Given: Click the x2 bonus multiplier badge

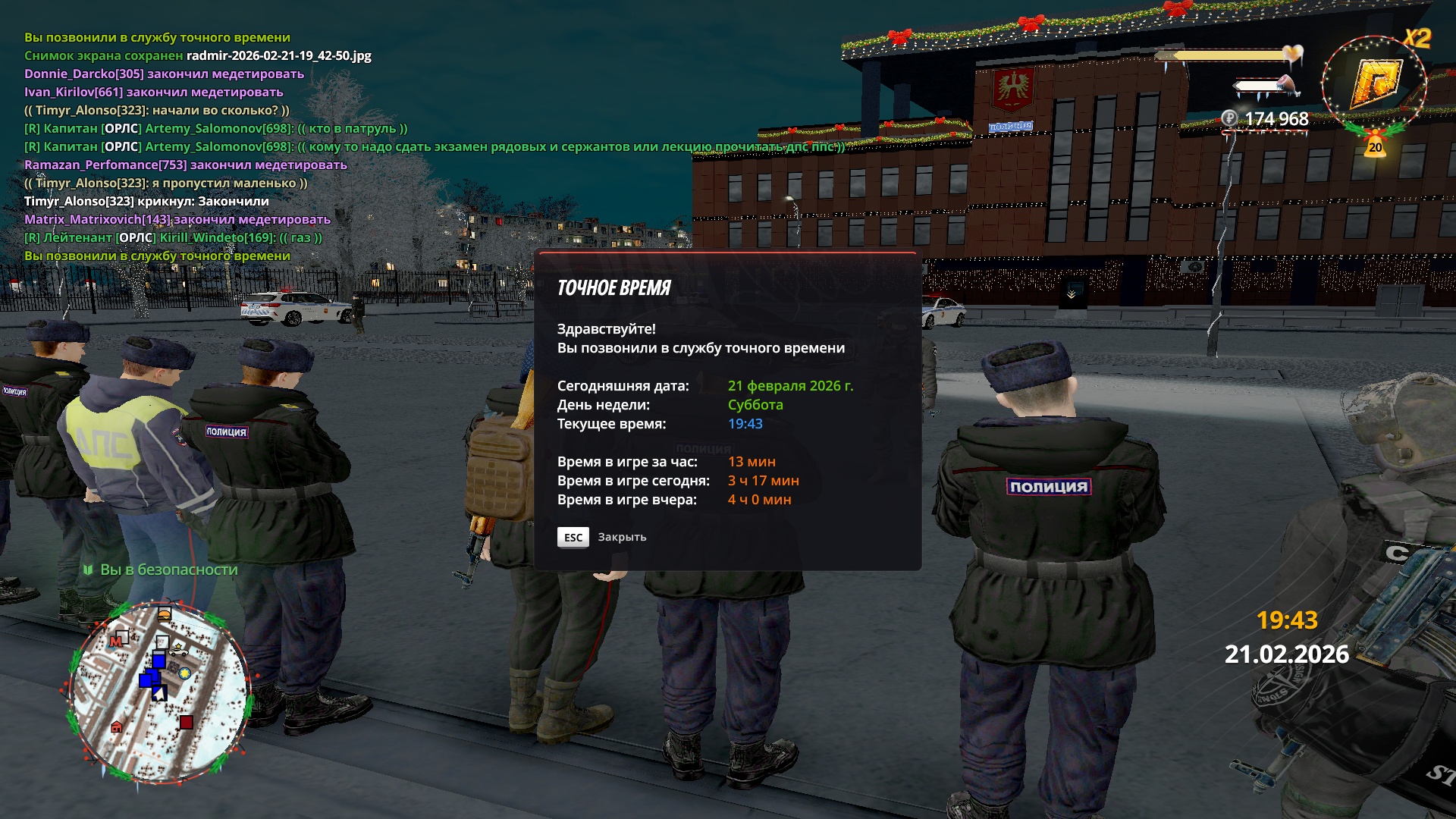Looking at the screenshot, I should [1417, 38].
